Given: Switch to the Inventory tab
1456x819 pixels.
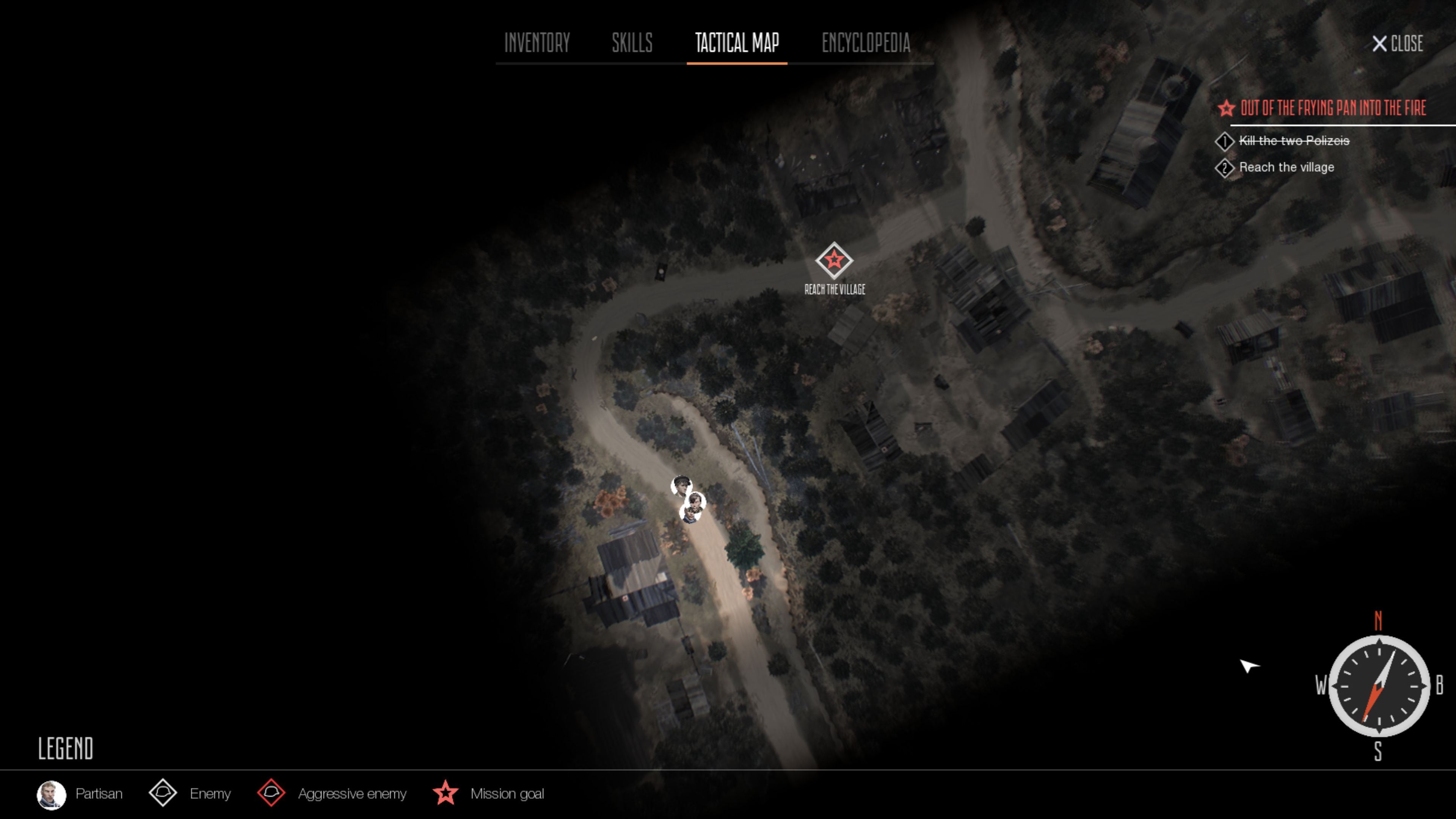Looking at the screenshot, I should click(x=537, y=43).
